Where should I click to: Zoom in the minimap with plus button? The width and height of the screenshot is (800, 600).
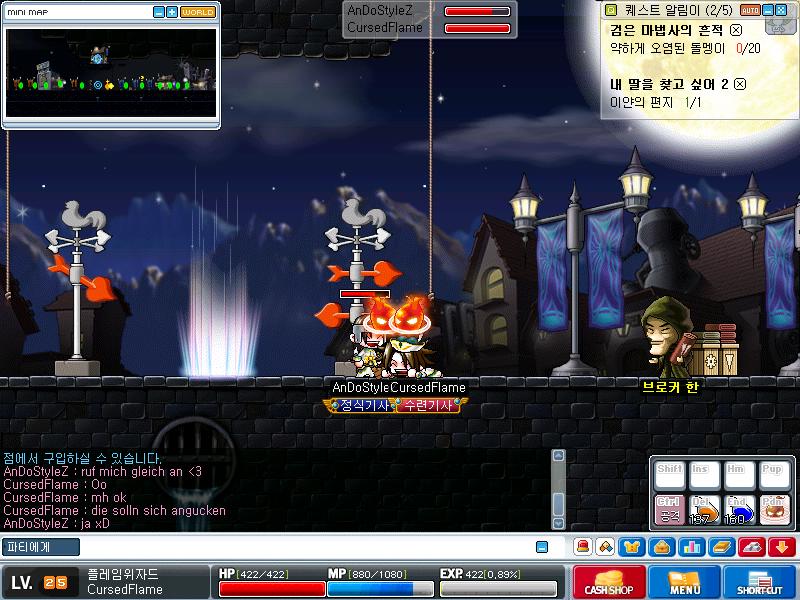point(172,12)
